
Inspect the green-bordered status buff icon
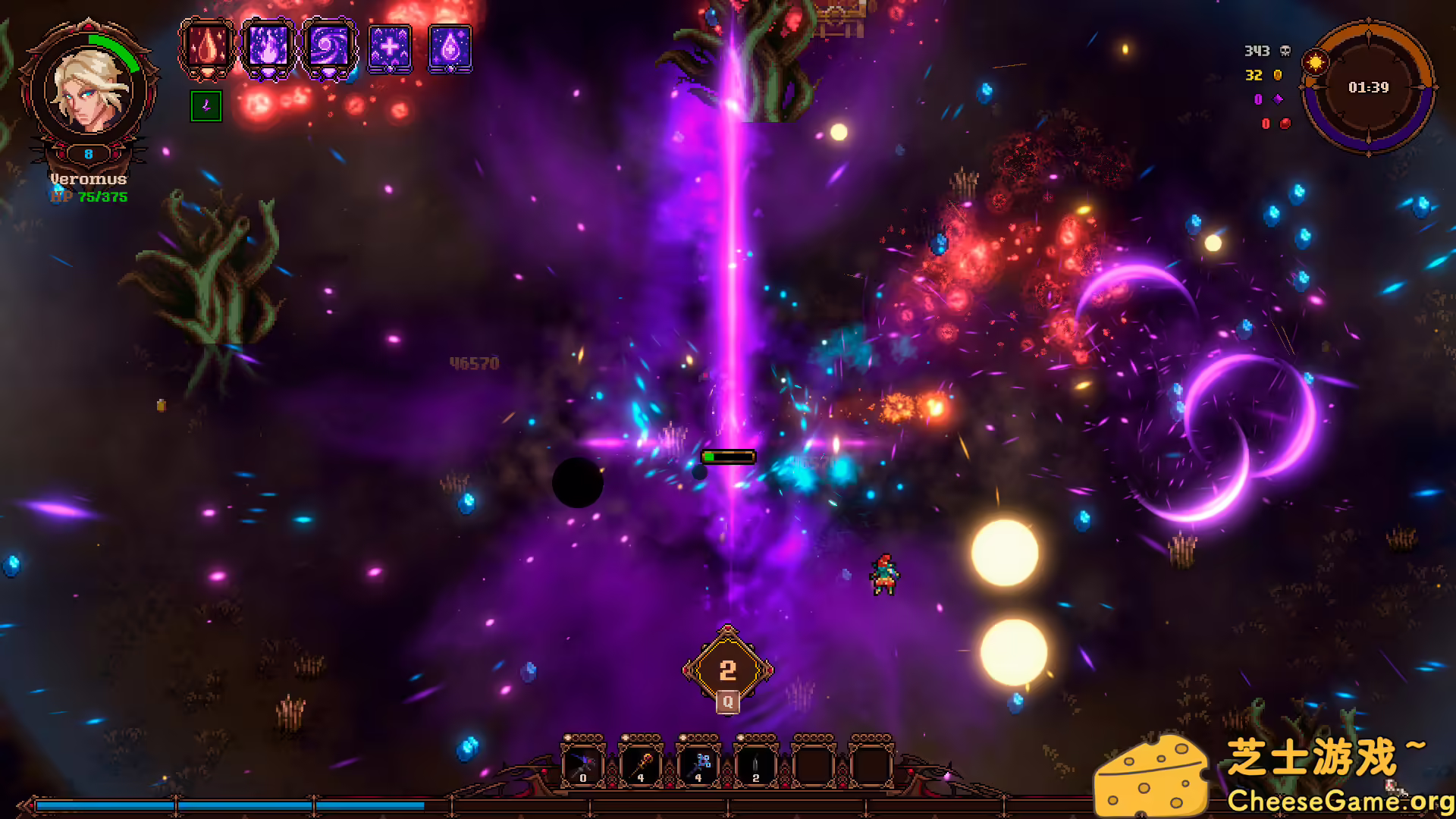click(206, 106)
